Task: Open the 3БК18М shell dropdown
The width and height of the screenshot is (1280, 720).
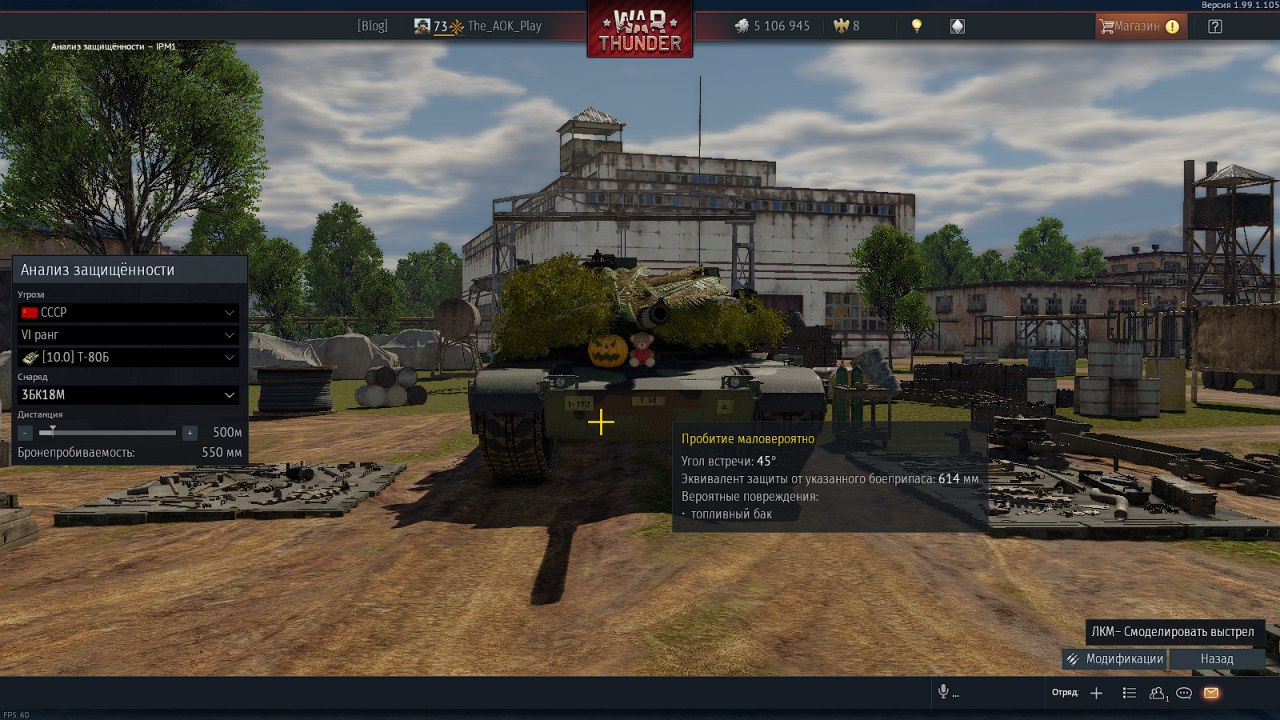Action: [128, 395]
